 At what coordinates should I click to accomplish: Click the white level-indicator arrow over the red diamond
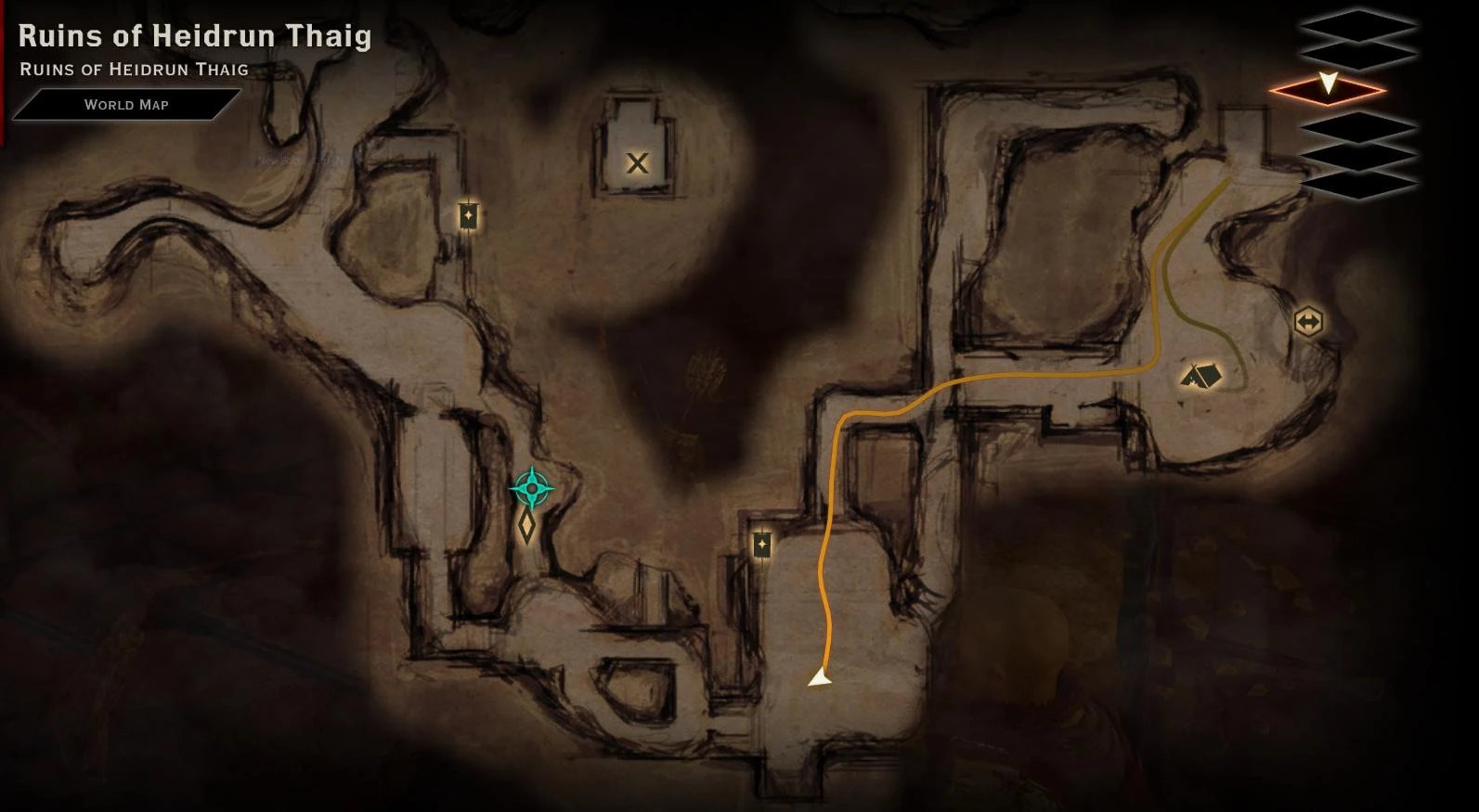click(x=1329, y=82)
